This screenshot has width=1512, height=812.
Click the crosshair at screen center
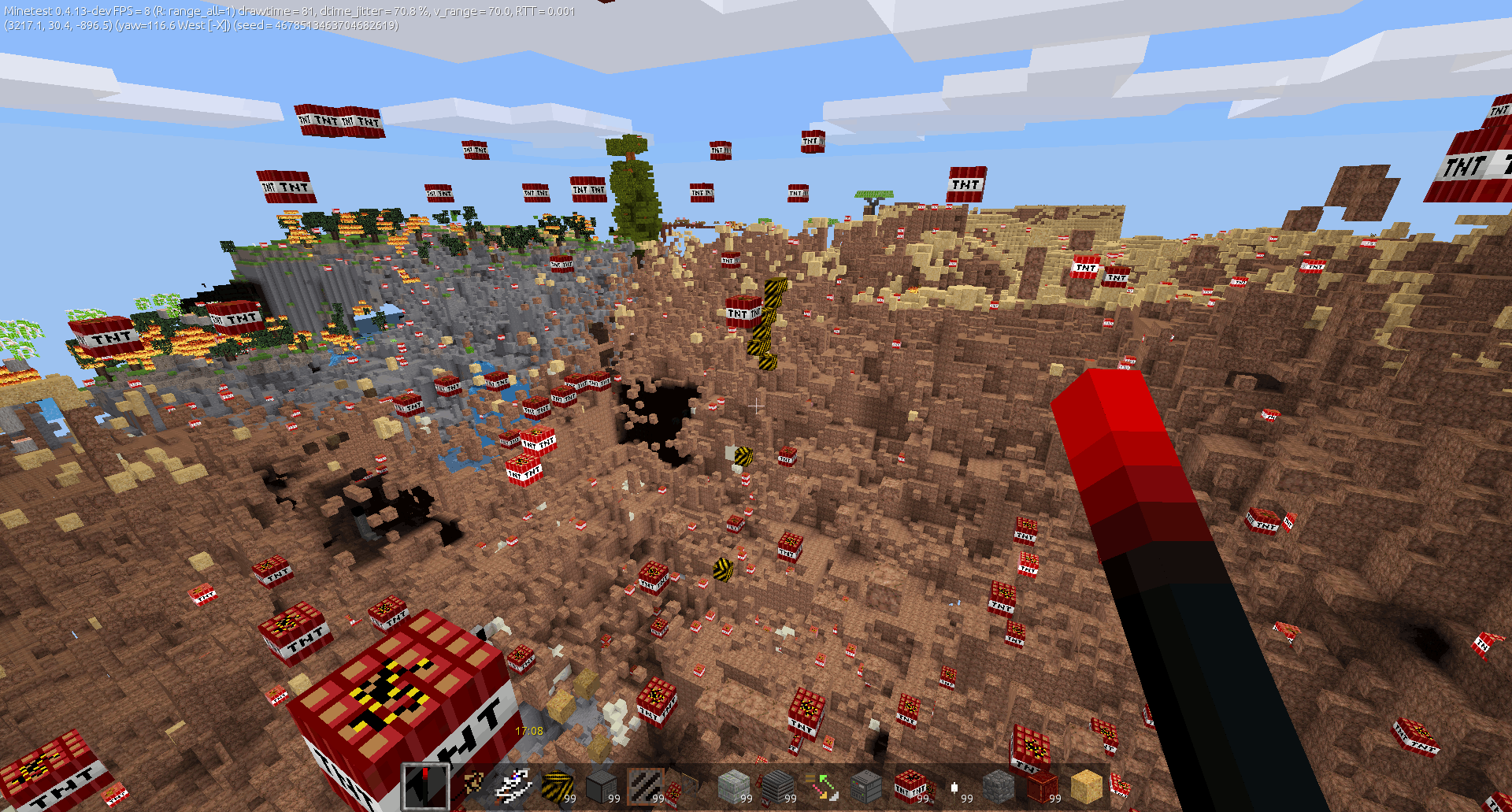point(756,406)
